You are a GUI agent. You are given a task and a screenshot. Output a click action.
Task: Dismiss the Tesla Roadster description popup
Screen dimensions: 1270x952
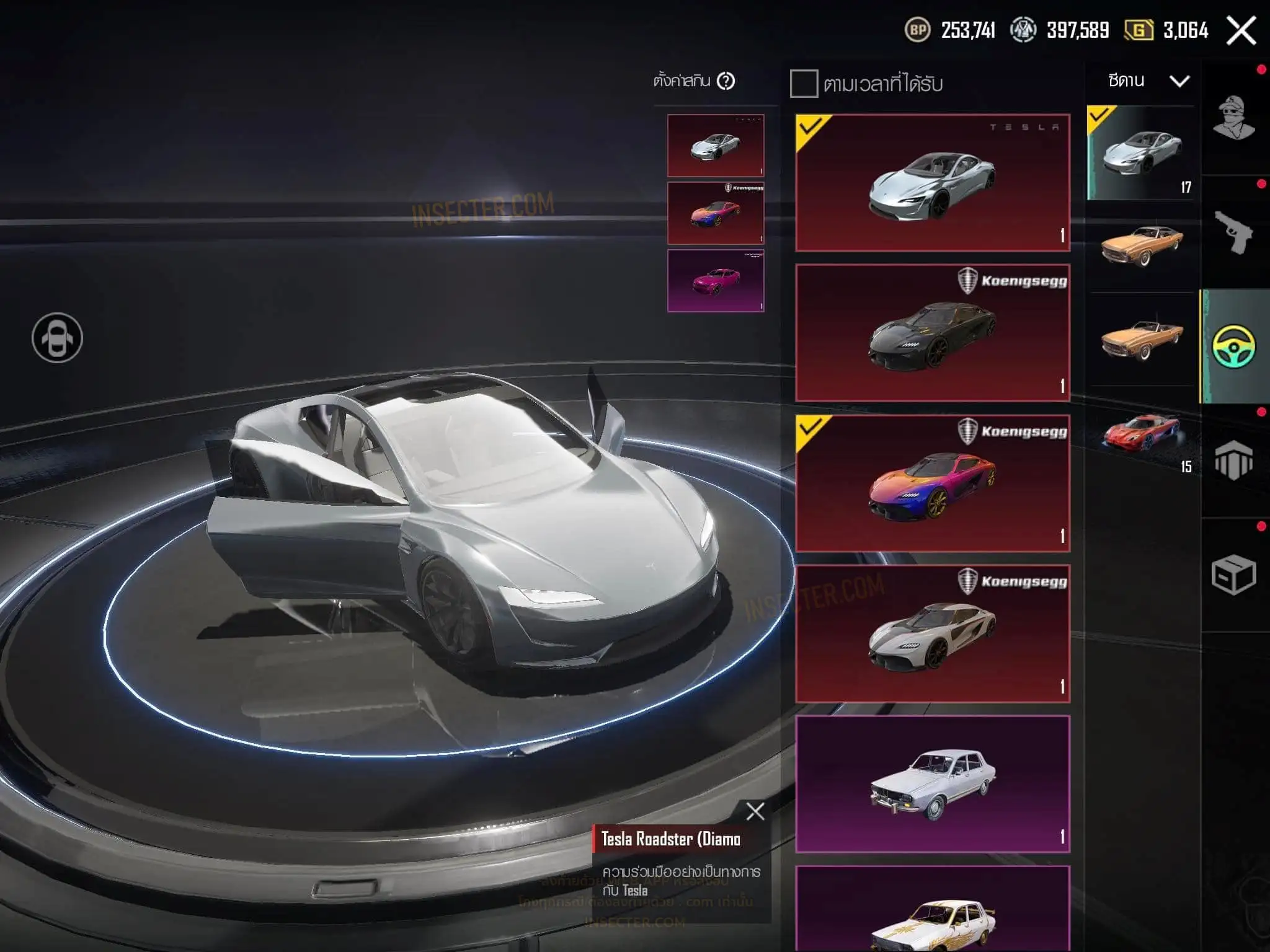point(755,811)
